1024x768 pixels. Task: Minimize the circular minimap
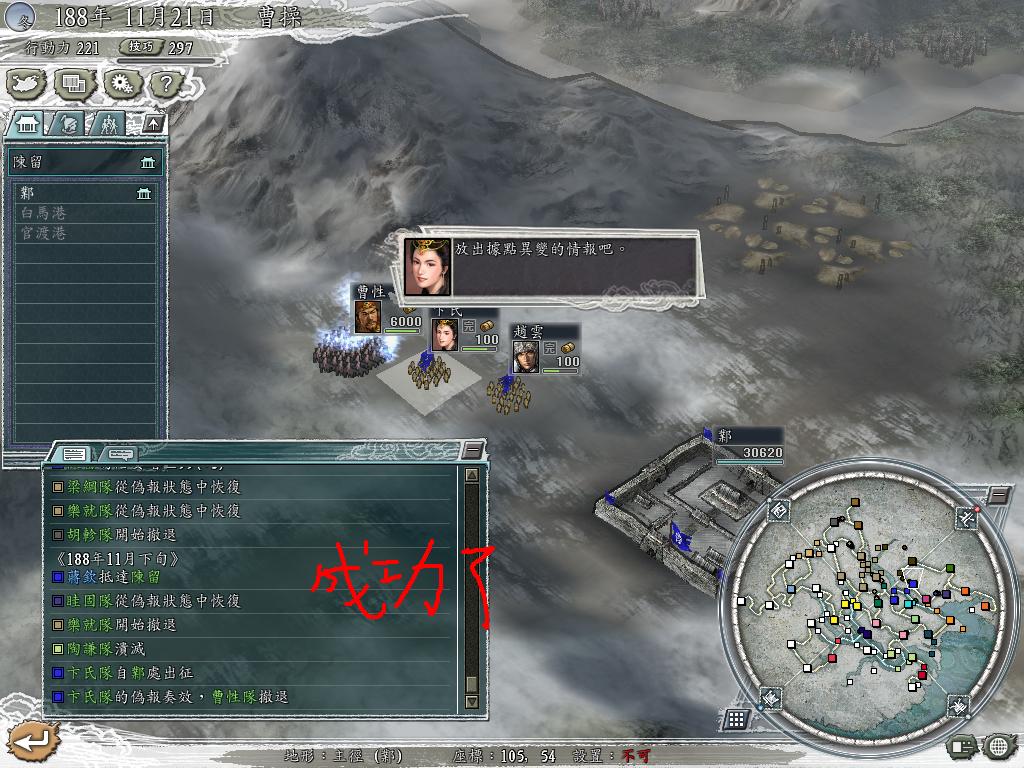(996, 495)
